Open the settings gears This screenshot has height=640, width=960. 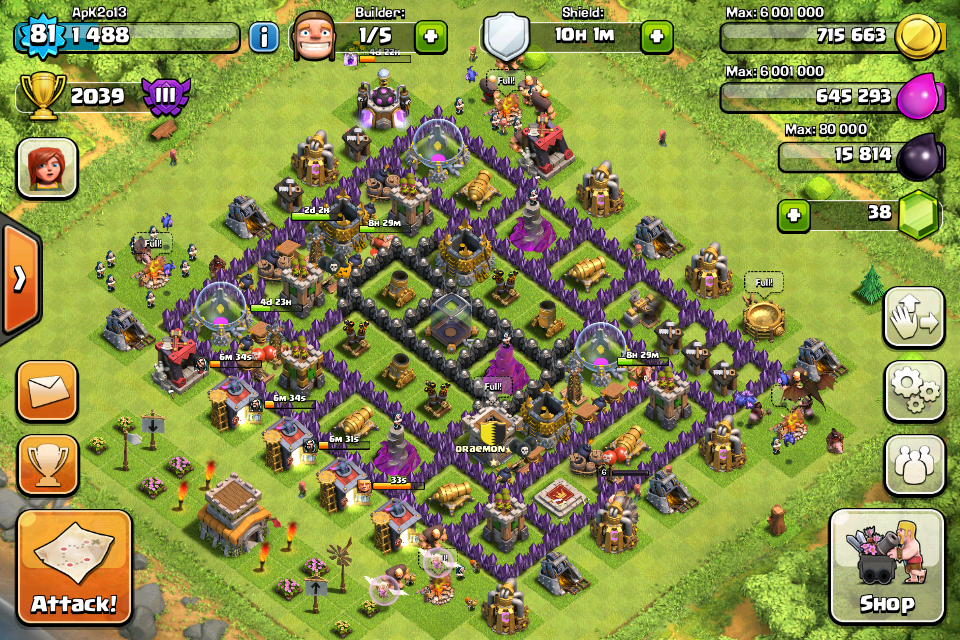pos(914,391)
